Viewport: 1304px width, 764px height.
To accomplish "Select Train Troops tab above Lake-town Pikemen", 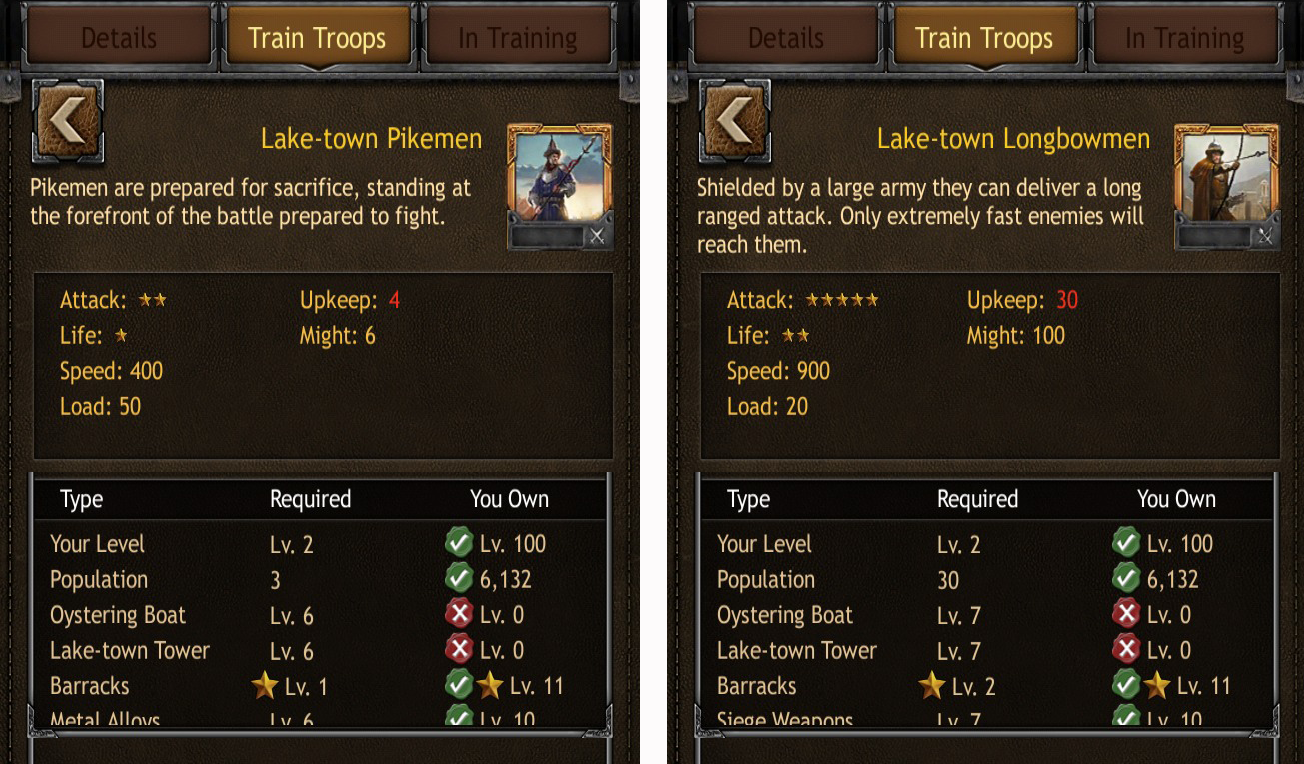I will click(x=317, y=38).
